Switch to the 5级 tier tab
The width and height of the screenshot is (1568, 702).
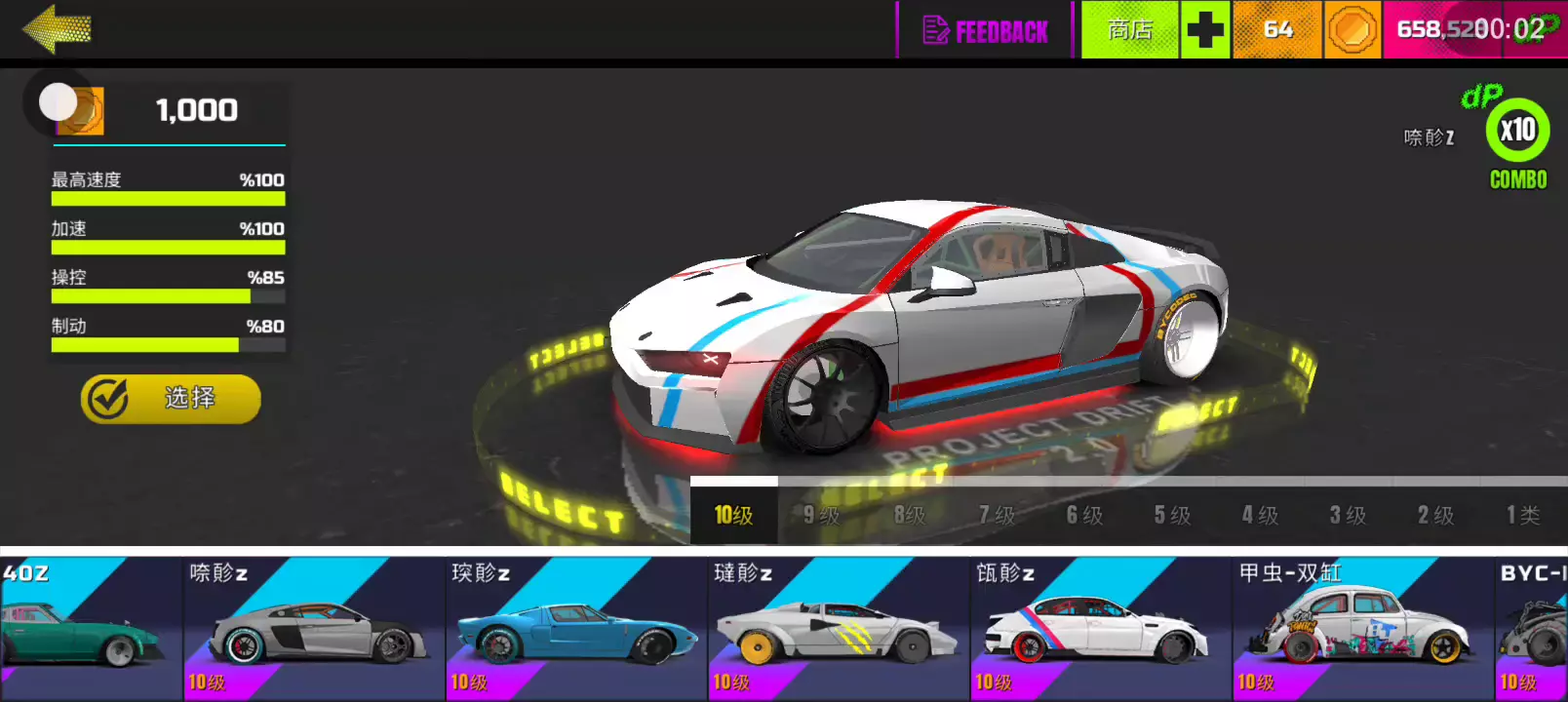pyautogui.click(x=1172, y=515)
